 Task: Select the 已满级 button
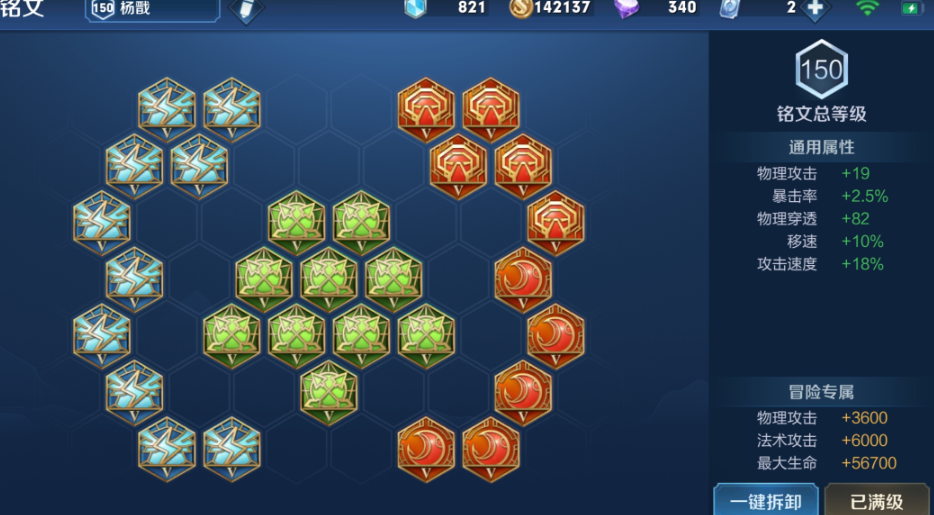tap(877, 500)
